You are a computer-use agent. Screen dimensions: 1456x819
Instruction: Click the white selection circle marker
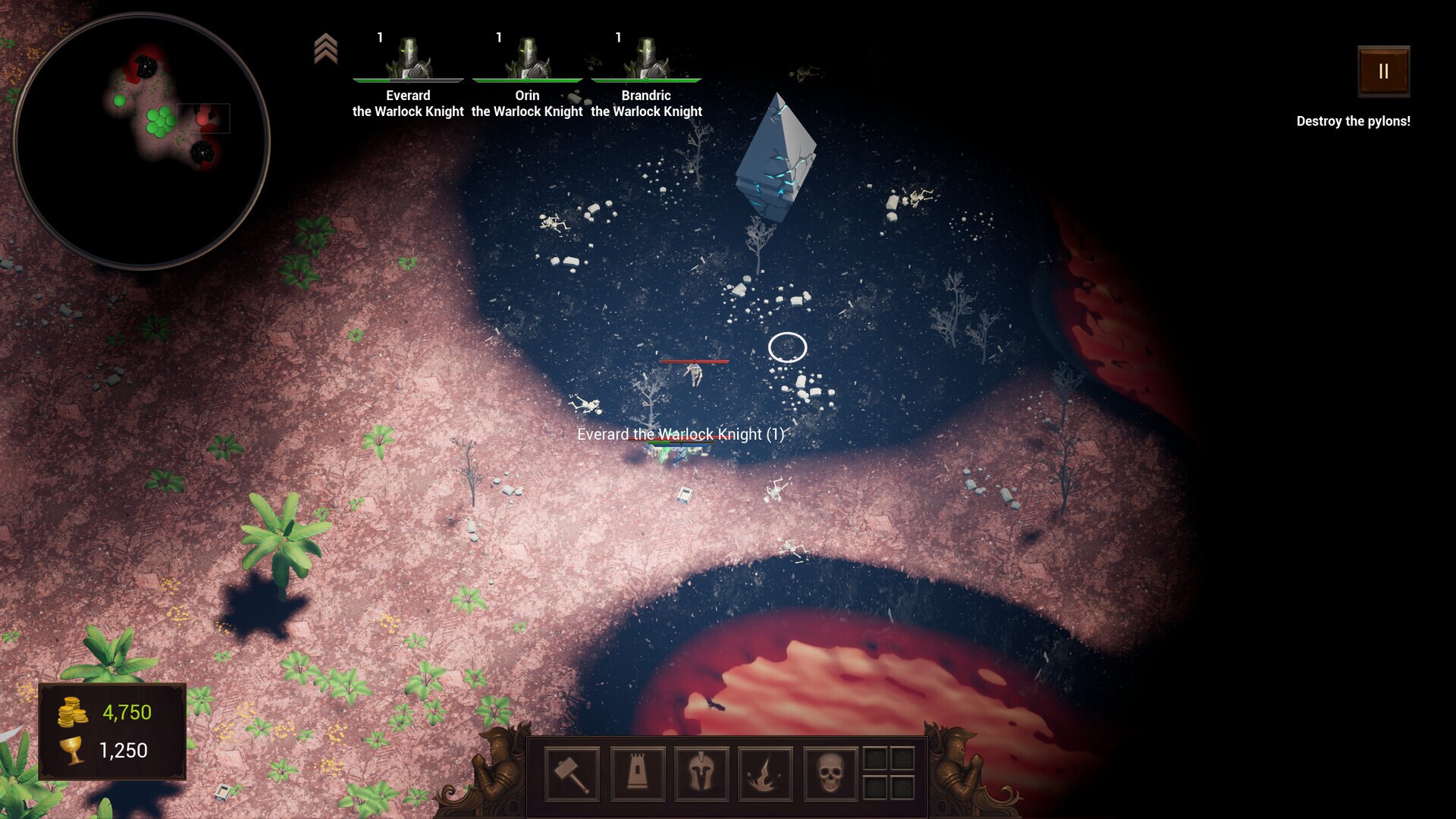pos(786,347)
